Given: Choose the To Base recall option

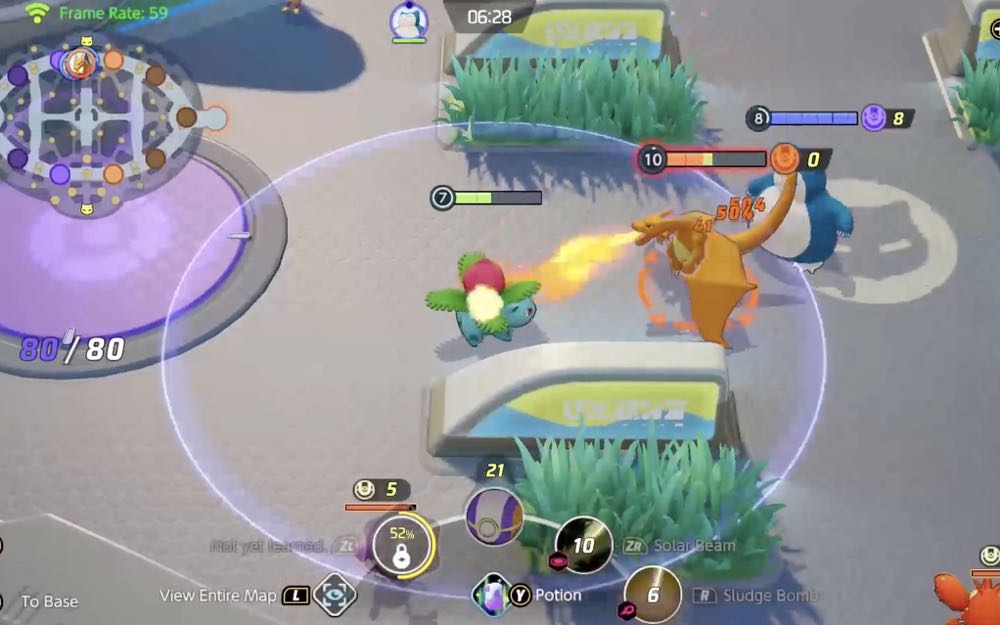Looking at the screenshot, I should click(49, 601).
